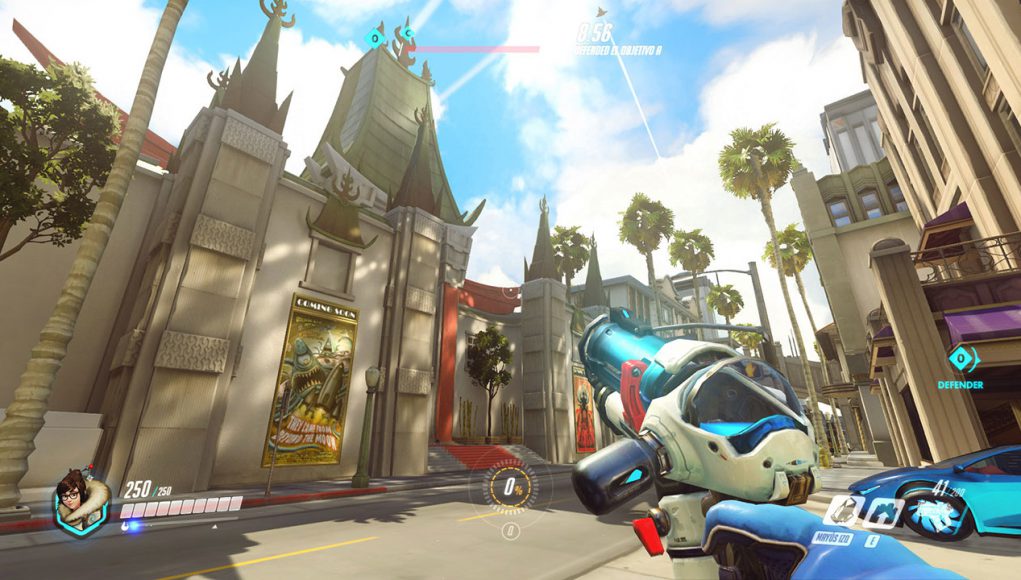
Task: Click the Mei hero portrait
Action: [x=83, y=501]
